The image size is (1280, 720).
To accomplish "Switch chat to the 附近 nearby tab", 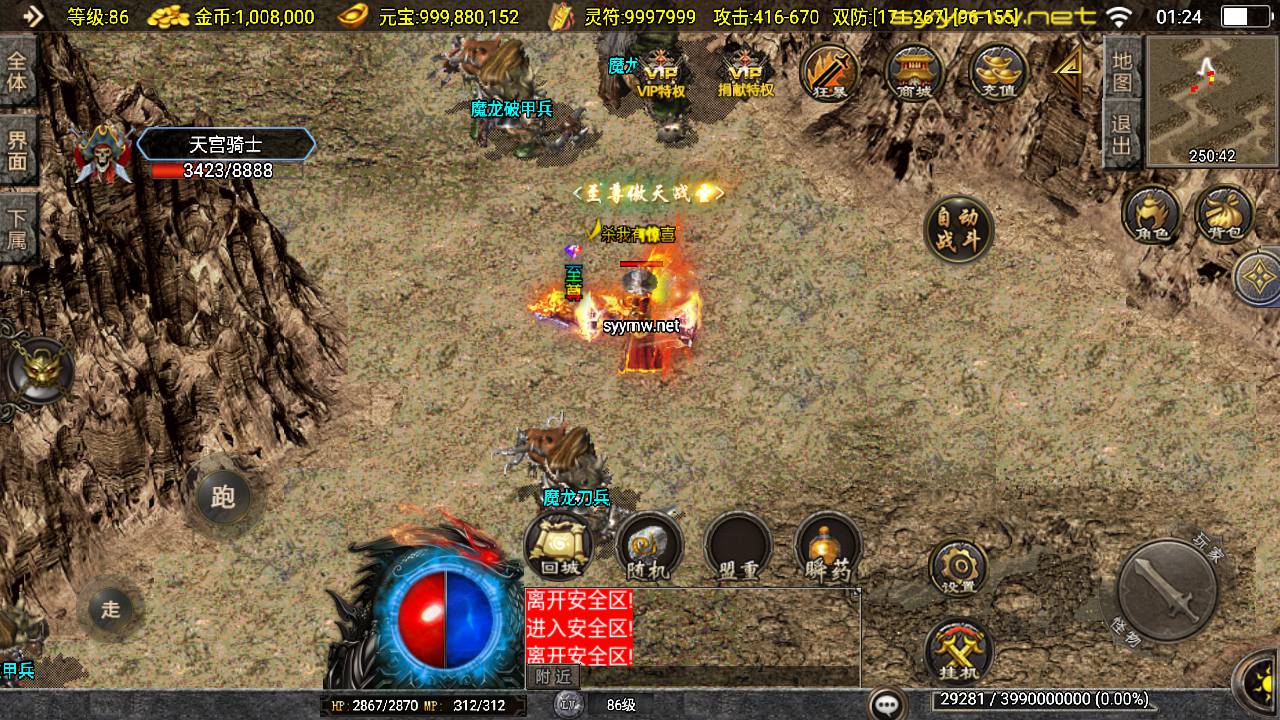I will 553,677.
